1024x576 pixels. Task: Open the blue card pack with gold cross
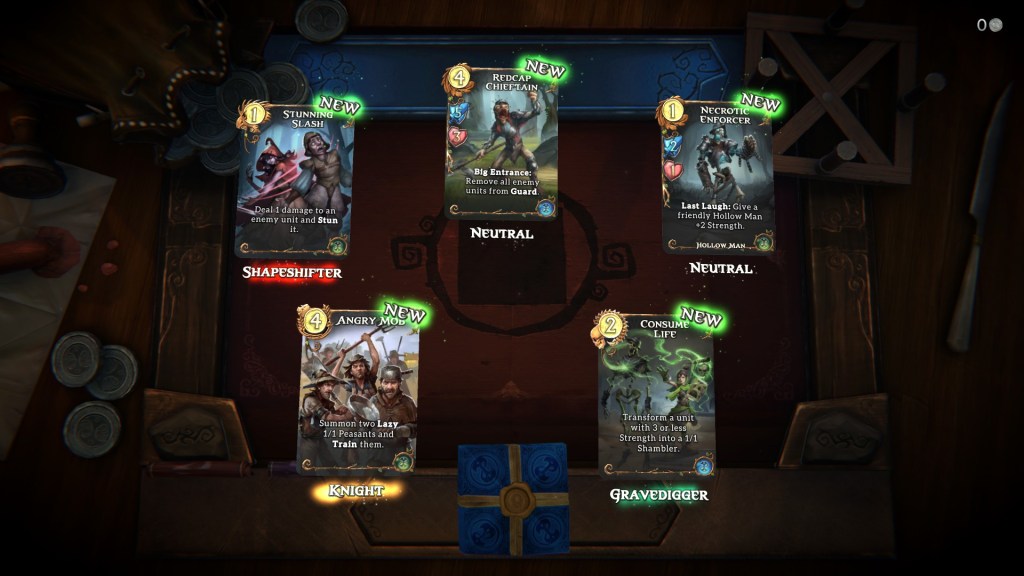[513, 498]
